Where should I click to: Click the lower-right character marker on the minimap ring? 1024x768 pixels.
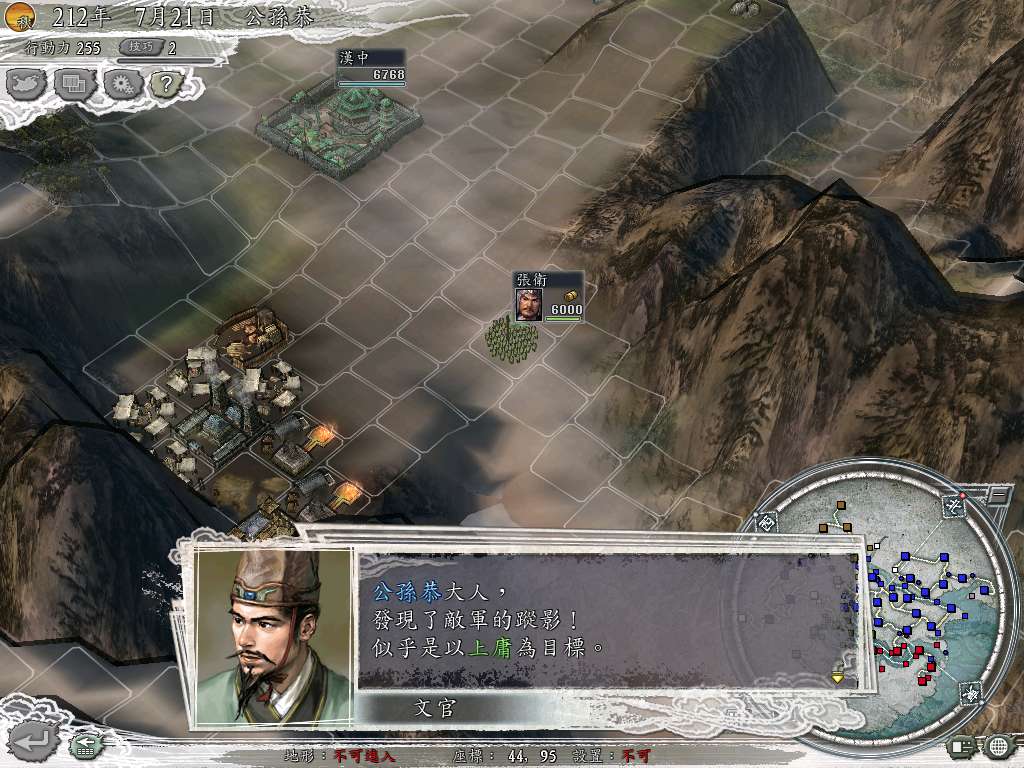click(x=972, y=693)
